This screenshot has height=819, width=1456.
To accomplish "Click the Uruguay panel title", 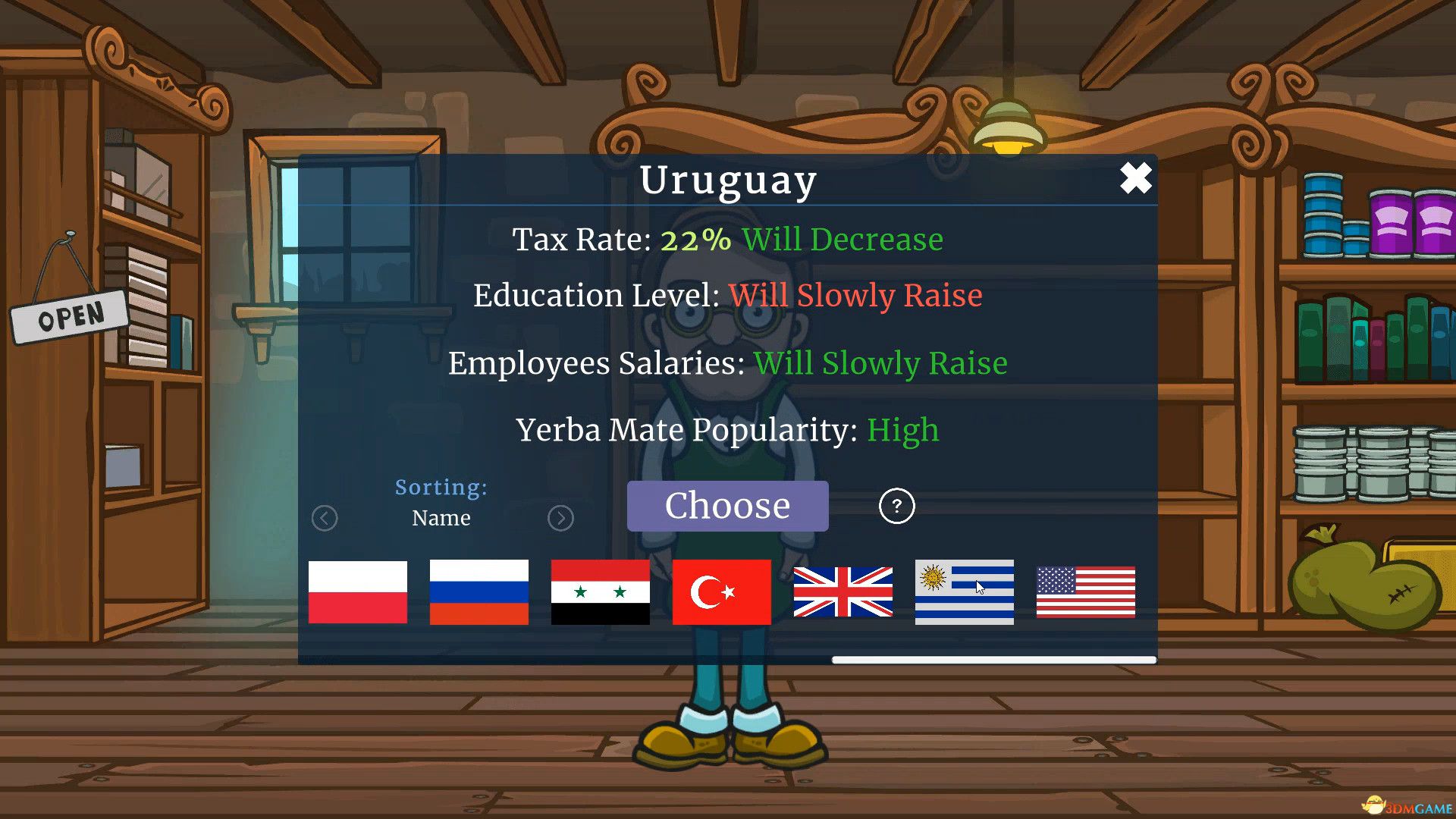I will (x=727, y=180).
